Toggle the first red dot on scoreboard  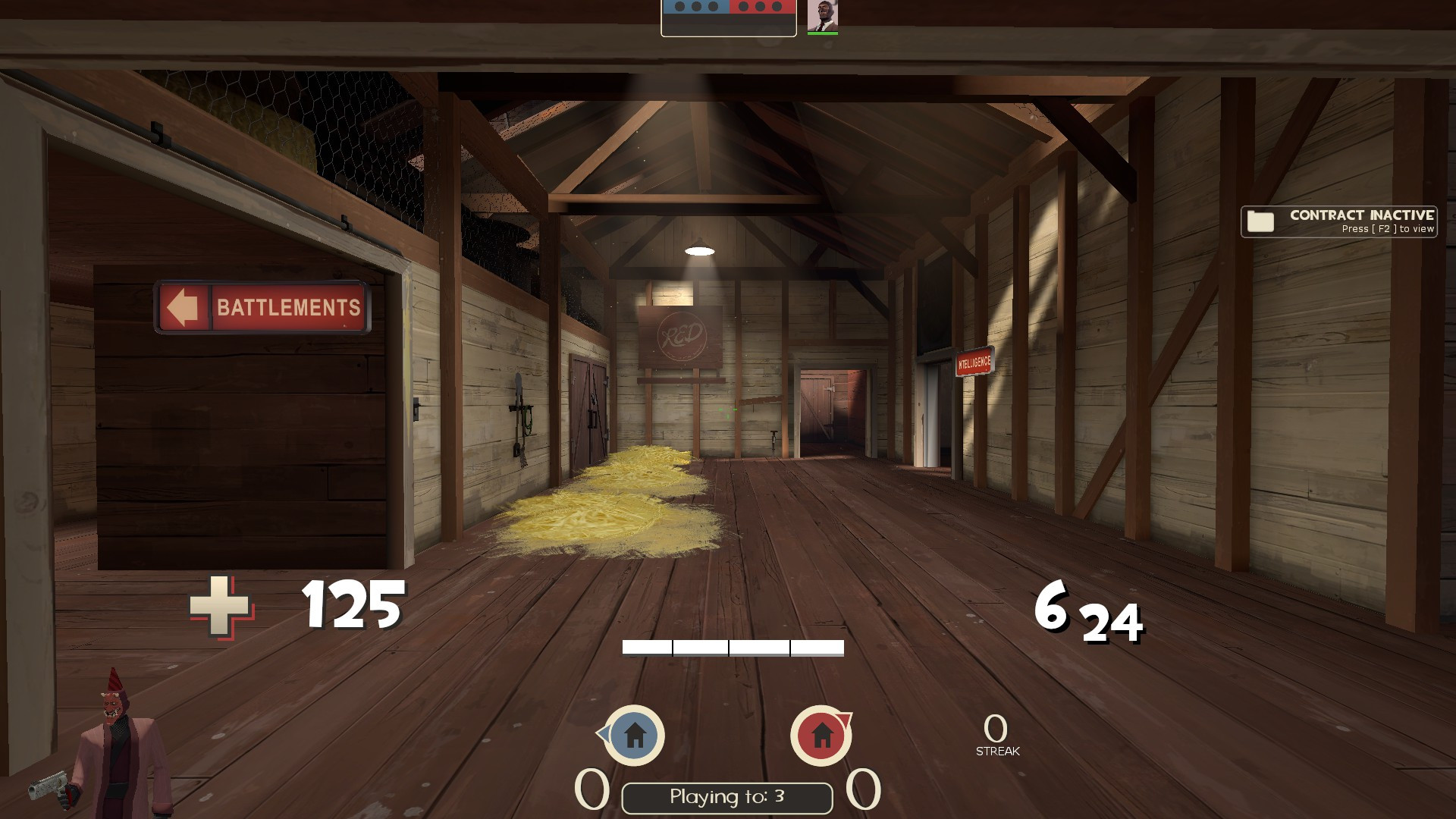point(743,7)
